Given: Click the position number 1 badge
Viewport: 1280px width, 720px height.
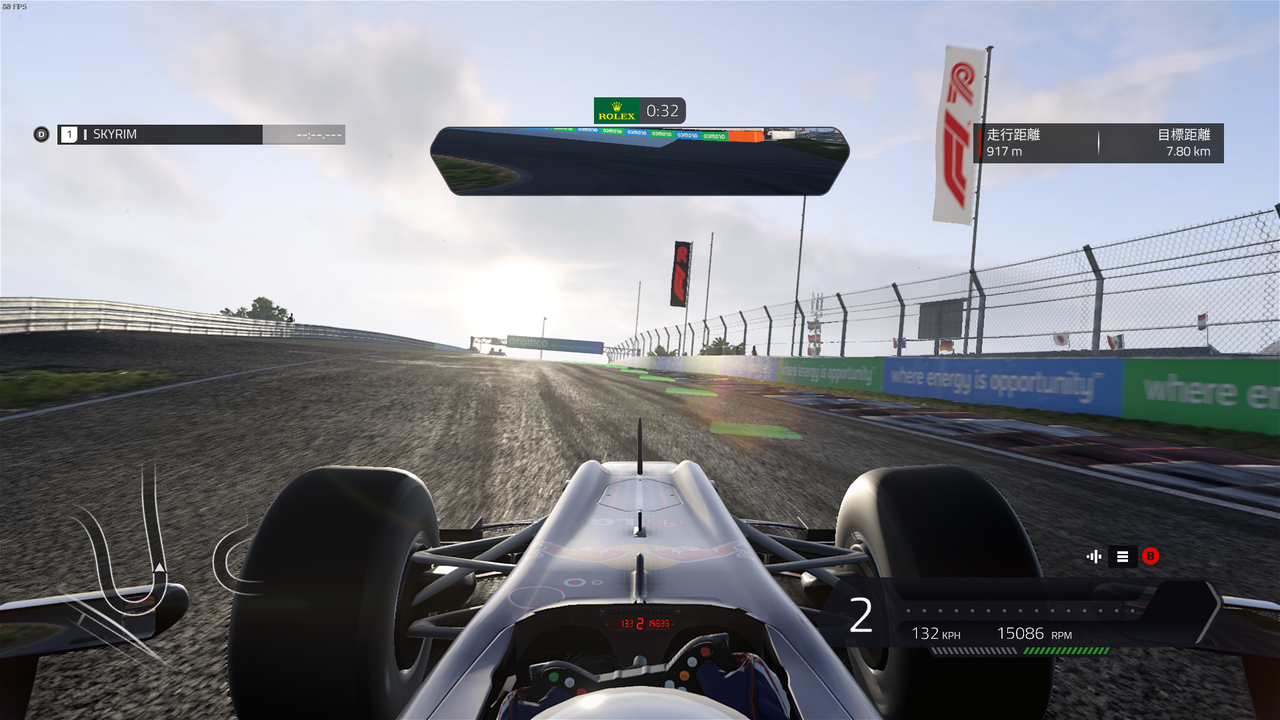Looking at the screenshot, I should coord(67,133).
